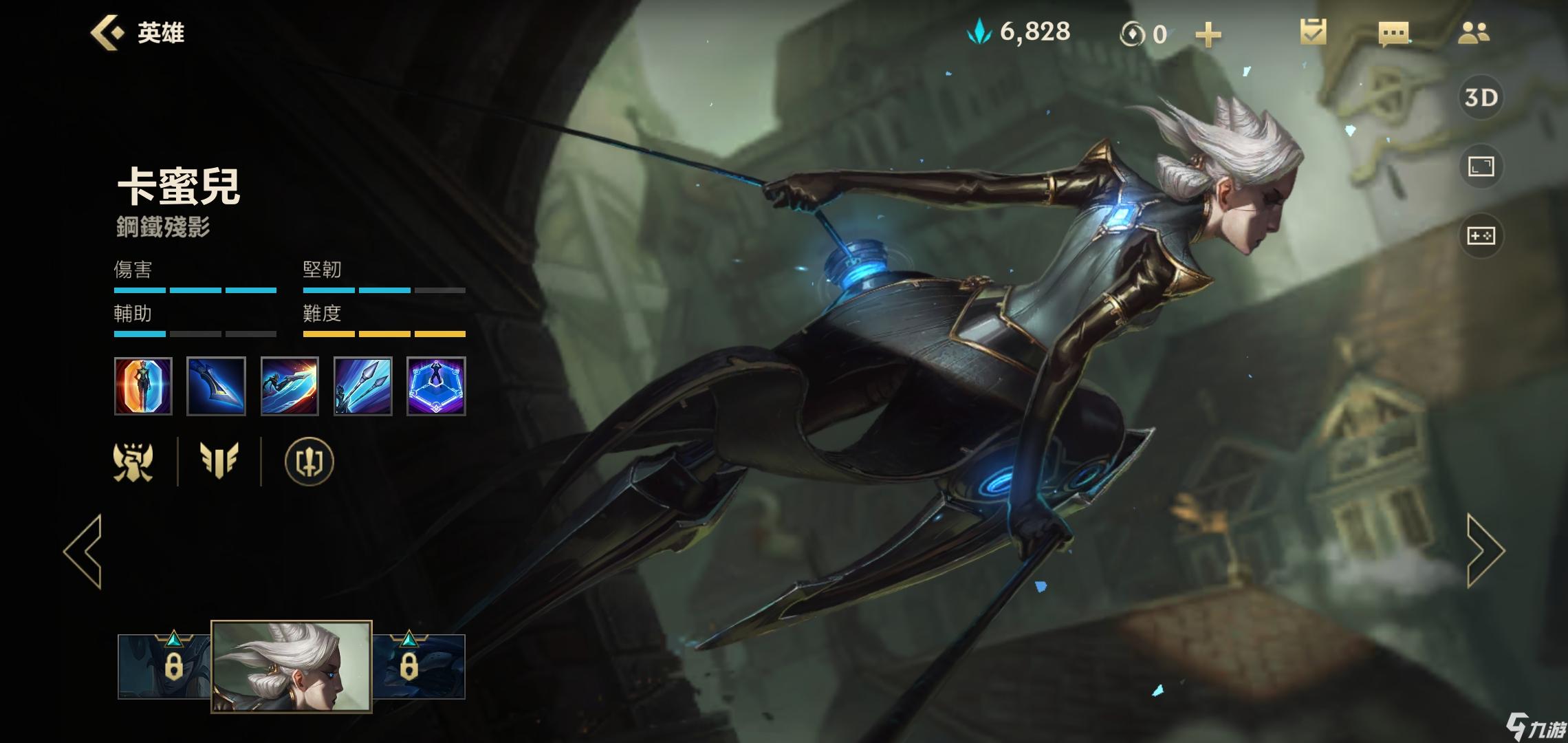Screen dimensions: 1568x743
Task: Add currency with the plus button
Action: click(x=1208, y=34)
